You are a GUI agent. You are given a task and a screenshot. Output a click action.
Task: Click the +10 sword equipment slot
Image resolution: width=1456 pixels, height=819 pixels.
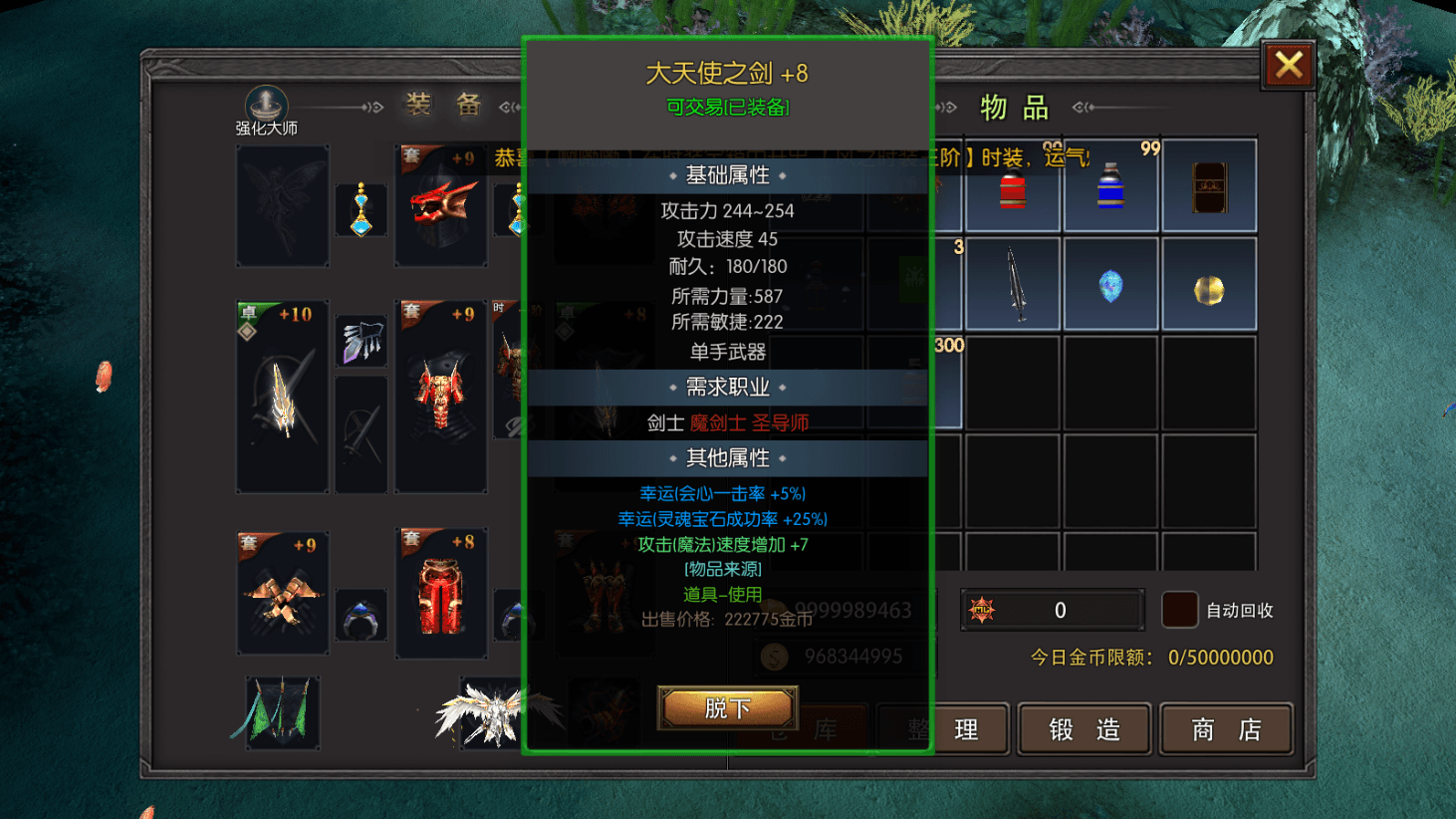pos(282,396)
